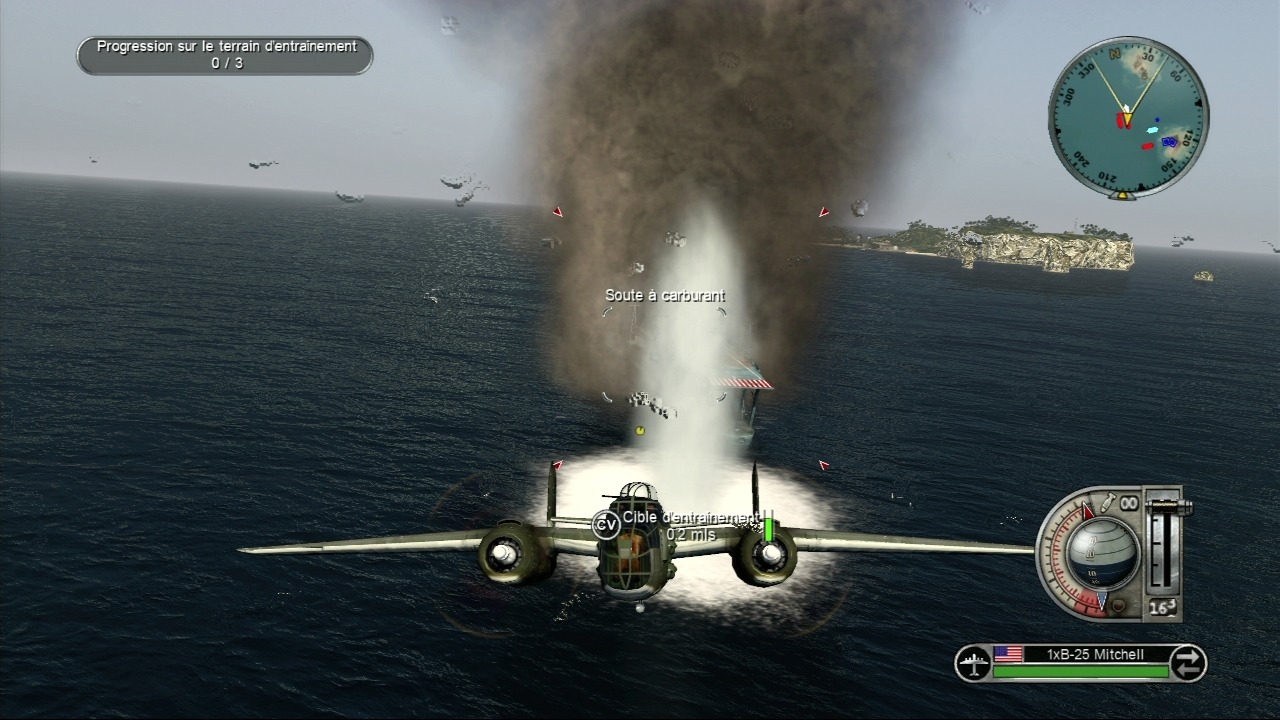Viewport: 1280px width, 720px height.
Task: Open the circular compass minimap
Action: pyautogui.click(x=1127, y=117)
